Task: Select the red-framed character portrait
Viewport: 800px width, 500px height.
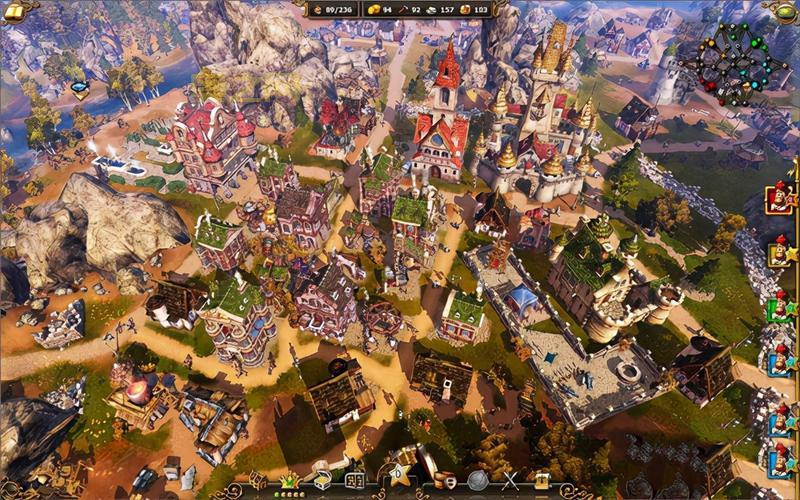Action: tap(777, 197)
